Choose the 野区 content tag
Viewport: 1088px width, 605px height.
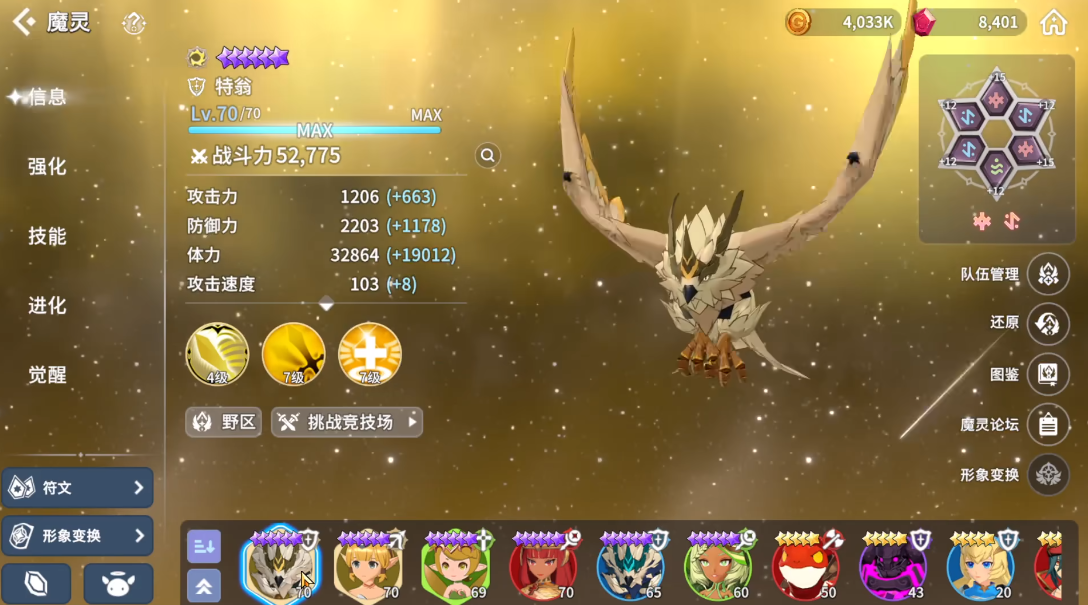[223, 422]
